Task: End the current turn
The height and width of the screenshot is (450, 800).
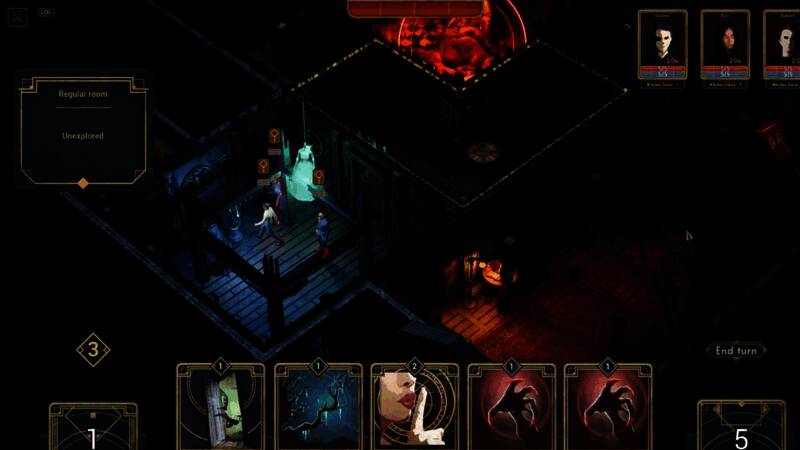Action: [736, 351]
